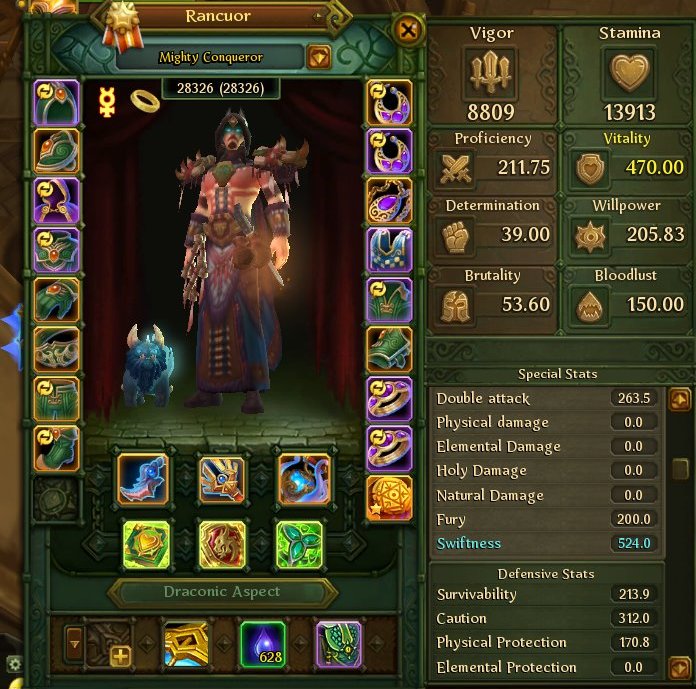Choose the golden winged scepter slot

point(222,478)
